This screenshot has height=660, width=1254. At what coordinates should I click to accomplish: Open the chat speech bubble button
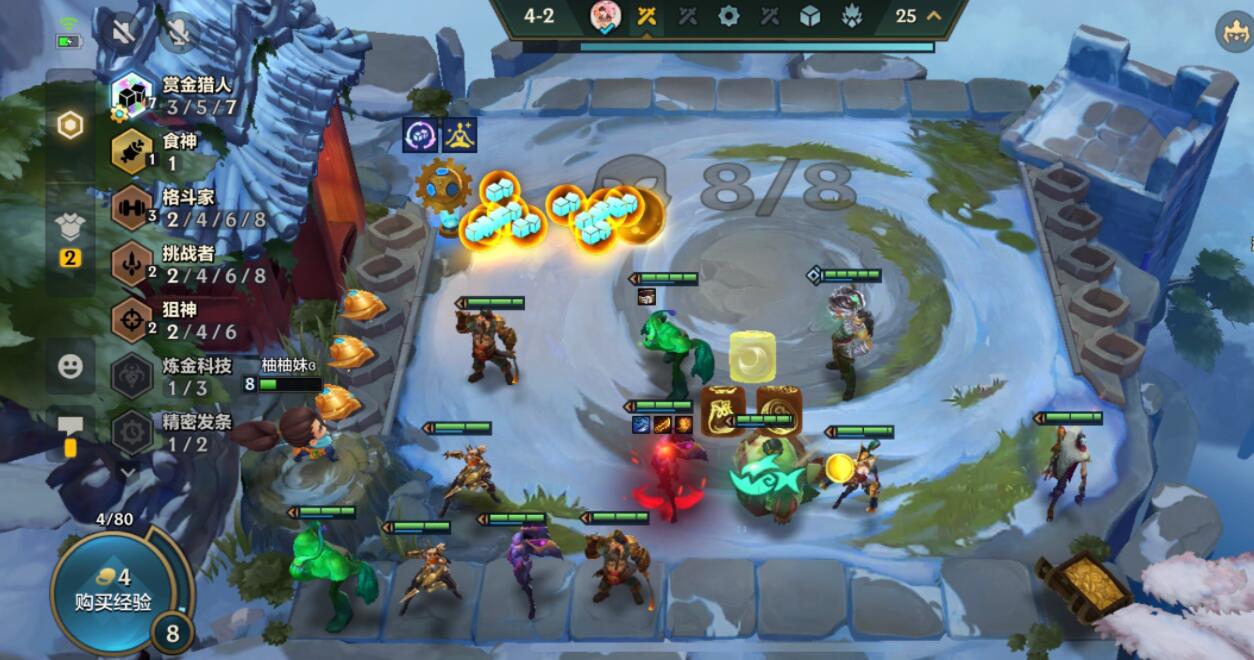[x=70, y=428]
